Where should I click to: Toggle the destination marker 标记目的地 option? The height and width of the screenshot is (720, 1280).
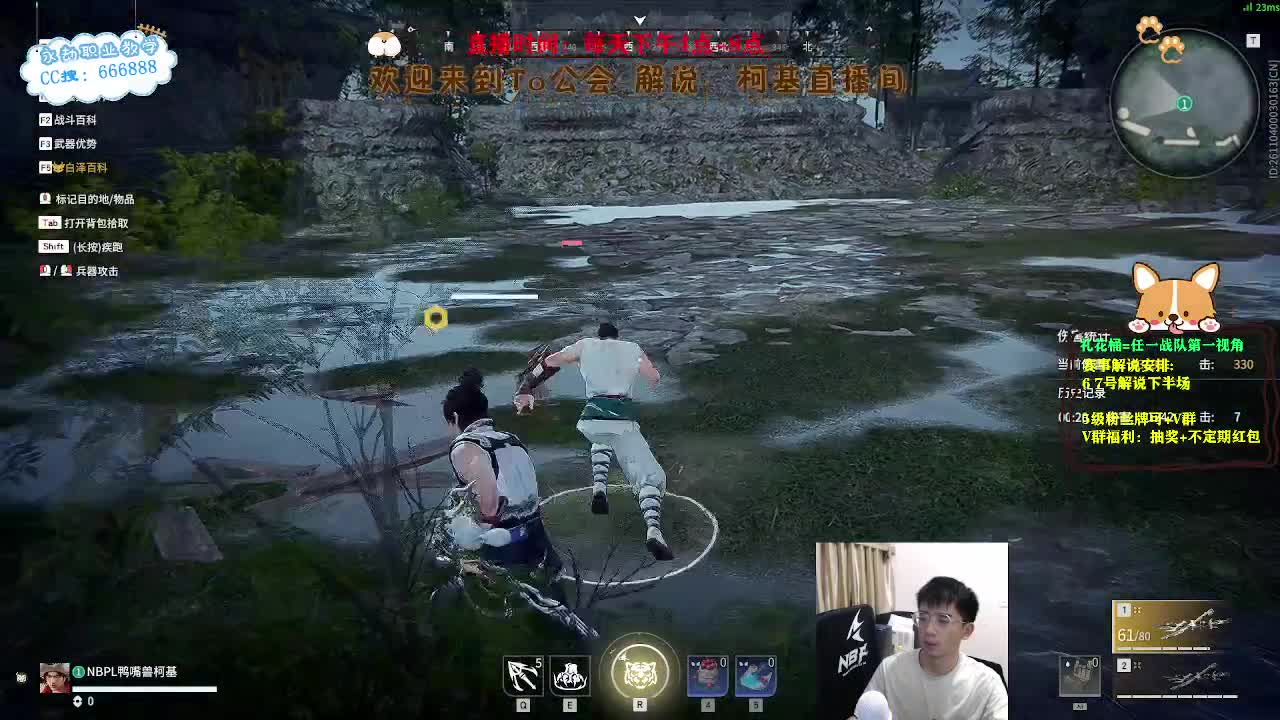click(x=90, y=198)
